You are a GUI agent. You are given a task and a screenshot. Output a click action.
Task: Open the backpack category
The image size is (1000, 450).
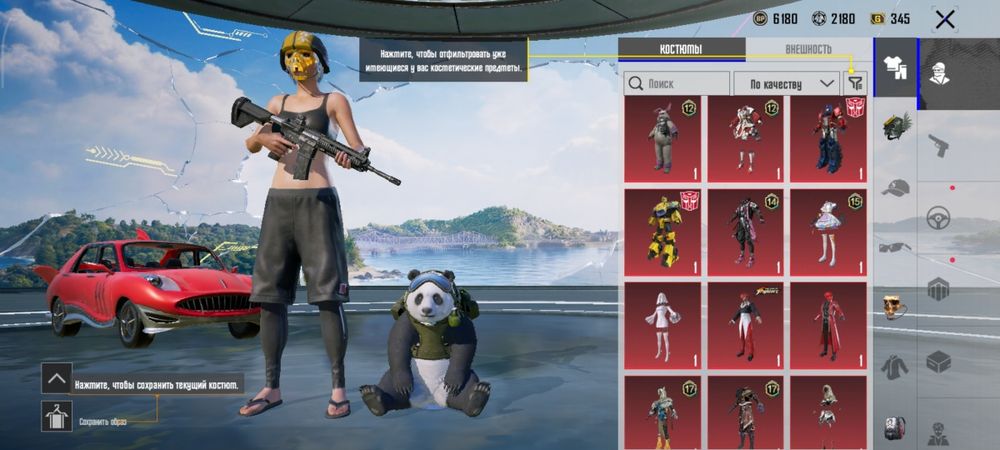pyautogui.click(x=895, y=428)
